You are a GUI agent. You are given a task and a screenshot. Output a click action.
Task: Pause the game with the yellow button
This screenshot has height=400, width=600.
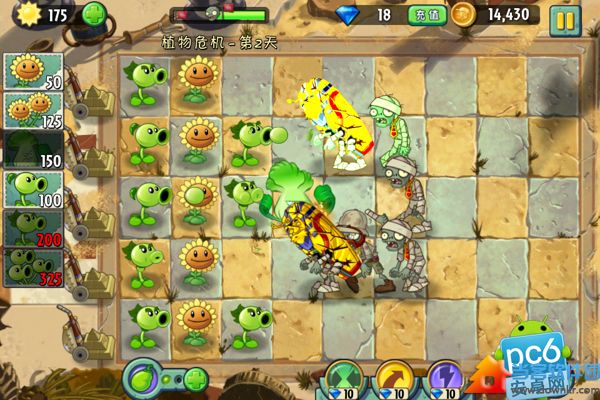(565, 17)
